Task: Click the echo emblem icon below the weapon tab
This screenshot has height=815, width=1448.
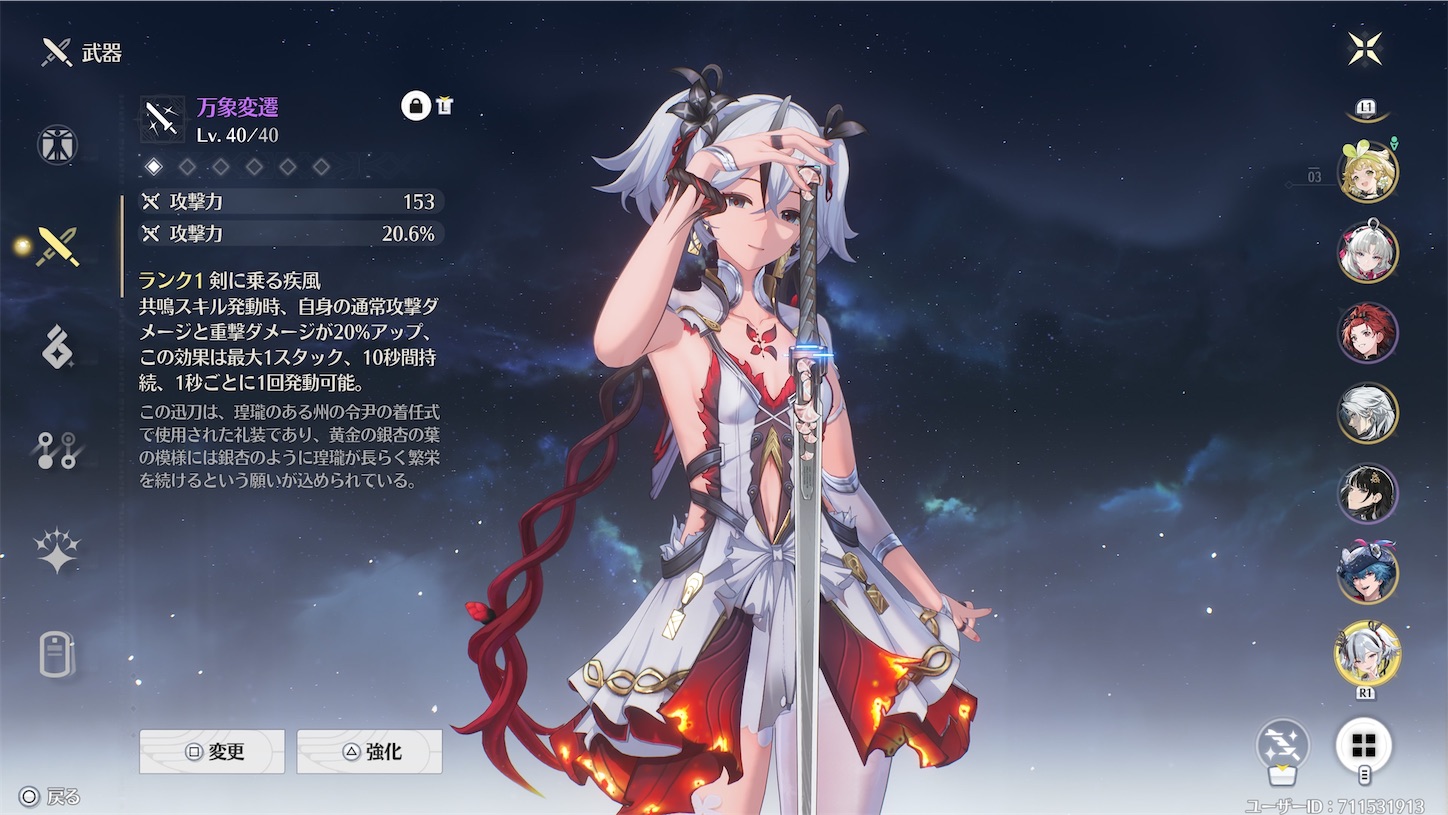Action: pyautogui.click(x=55, y=345)
